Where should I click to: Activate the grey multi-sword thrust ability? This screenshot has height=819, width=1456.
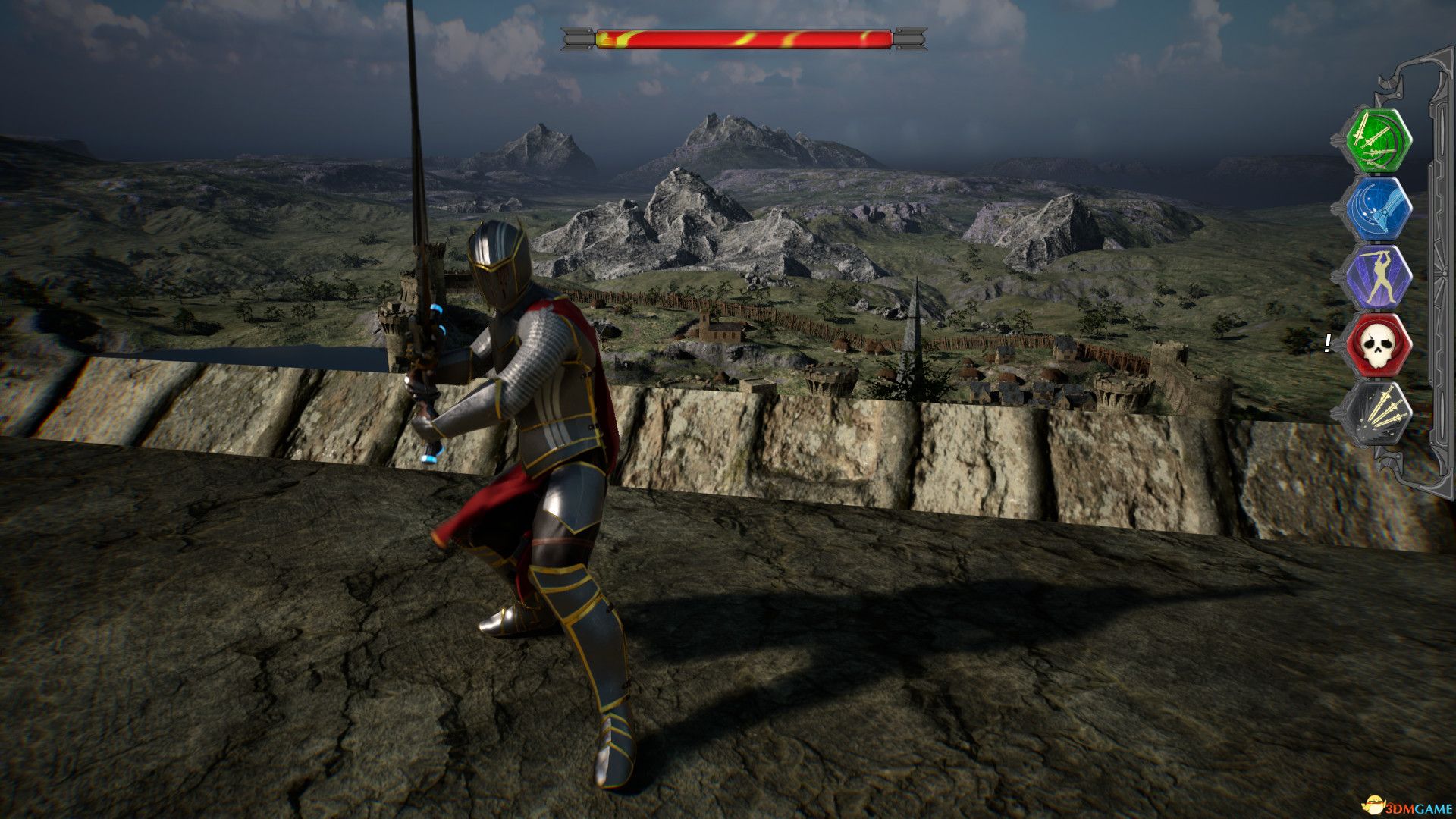point(1379,413)
